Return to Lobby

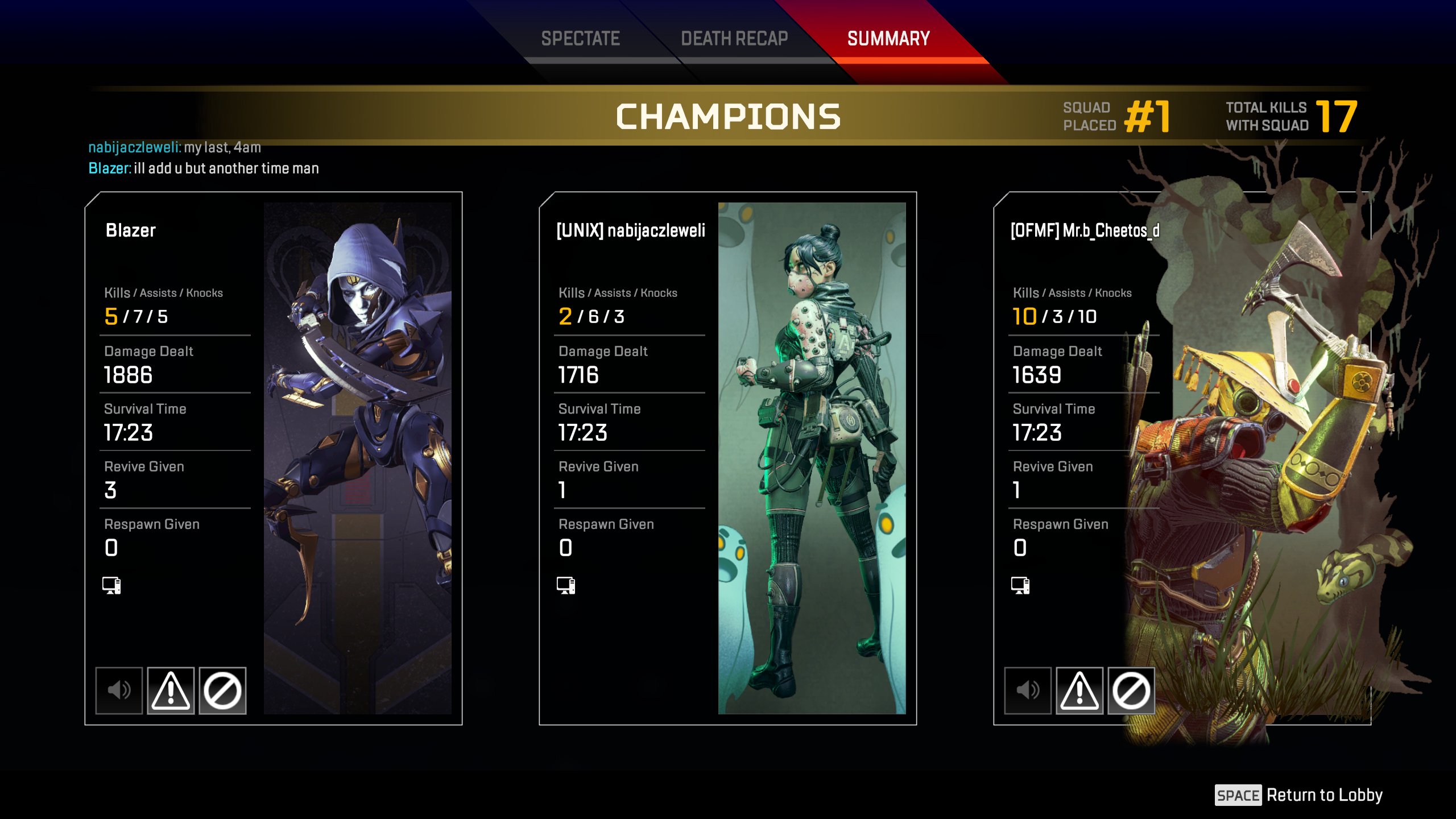(1299, 795)
